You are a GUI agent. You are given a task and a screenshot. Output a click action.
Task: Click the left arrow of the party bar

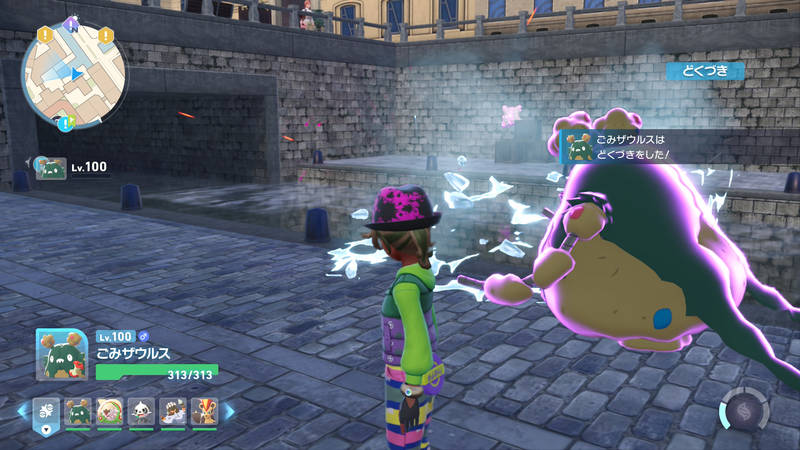pyautogui.click(x=22, y=411)
